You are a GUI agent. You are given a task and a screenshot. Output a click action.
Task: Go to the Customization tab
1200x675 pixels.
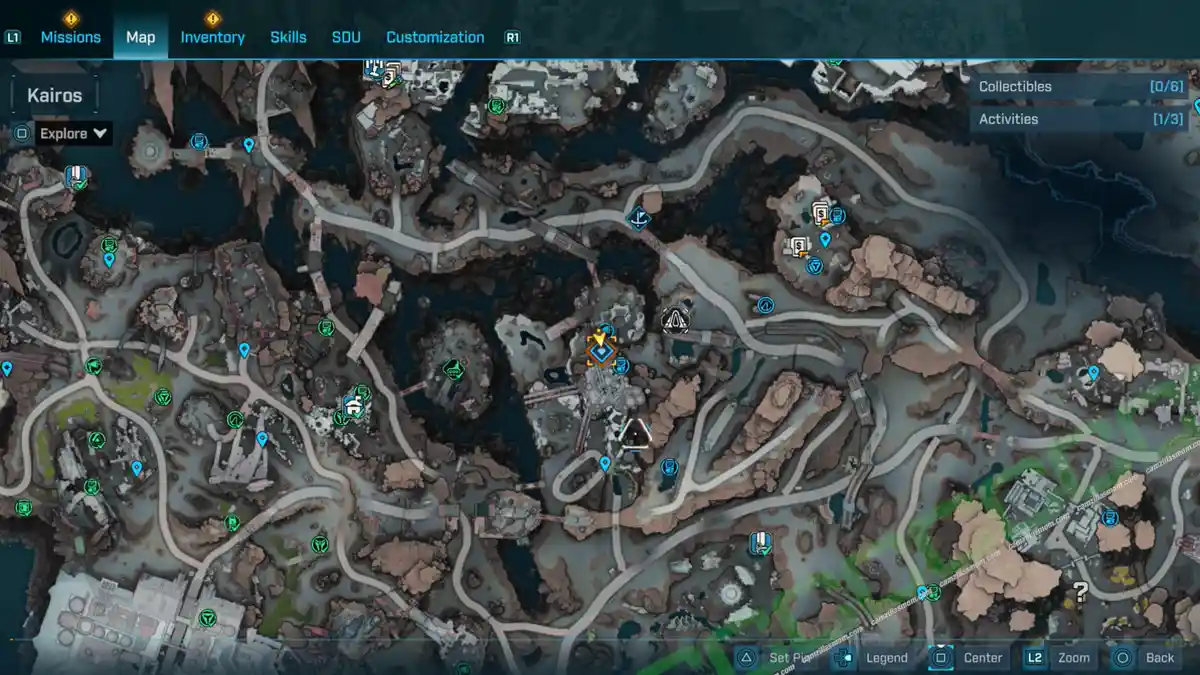coord(435,37)
